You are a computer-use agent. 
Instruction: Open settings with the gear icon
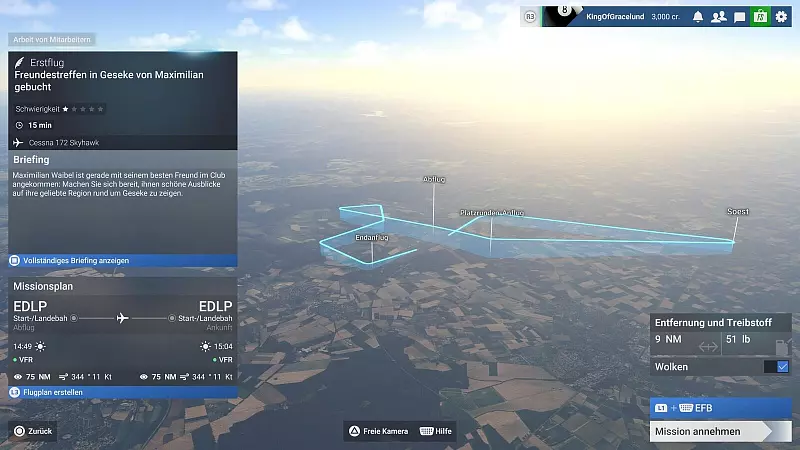(781, 17)
